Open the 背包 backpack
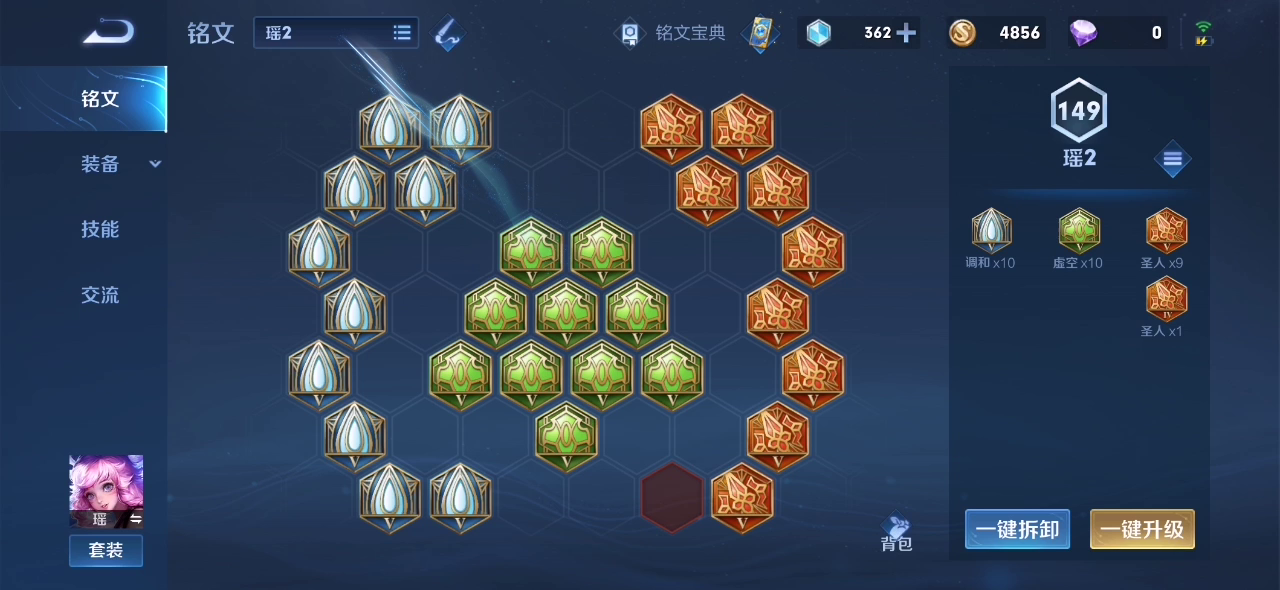Viewport: 1280px width, 590px height. (896, 534)
